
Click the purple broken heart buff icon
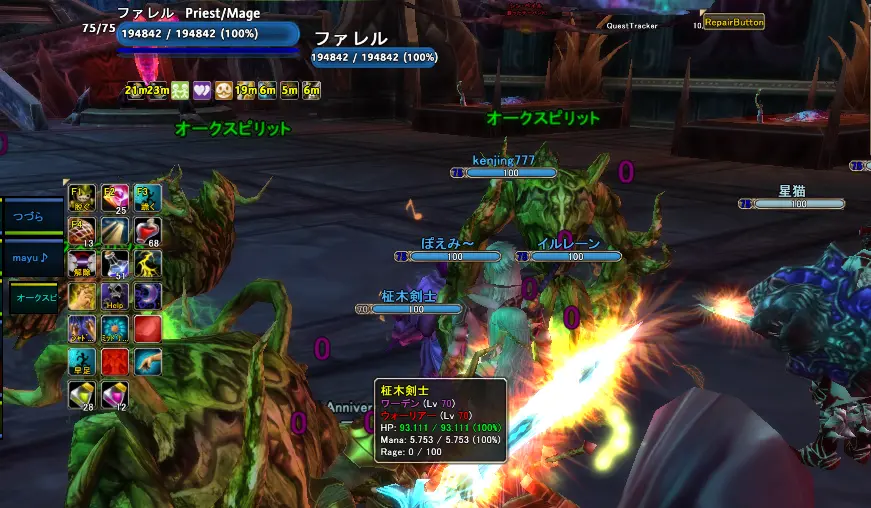click(201, 90)
